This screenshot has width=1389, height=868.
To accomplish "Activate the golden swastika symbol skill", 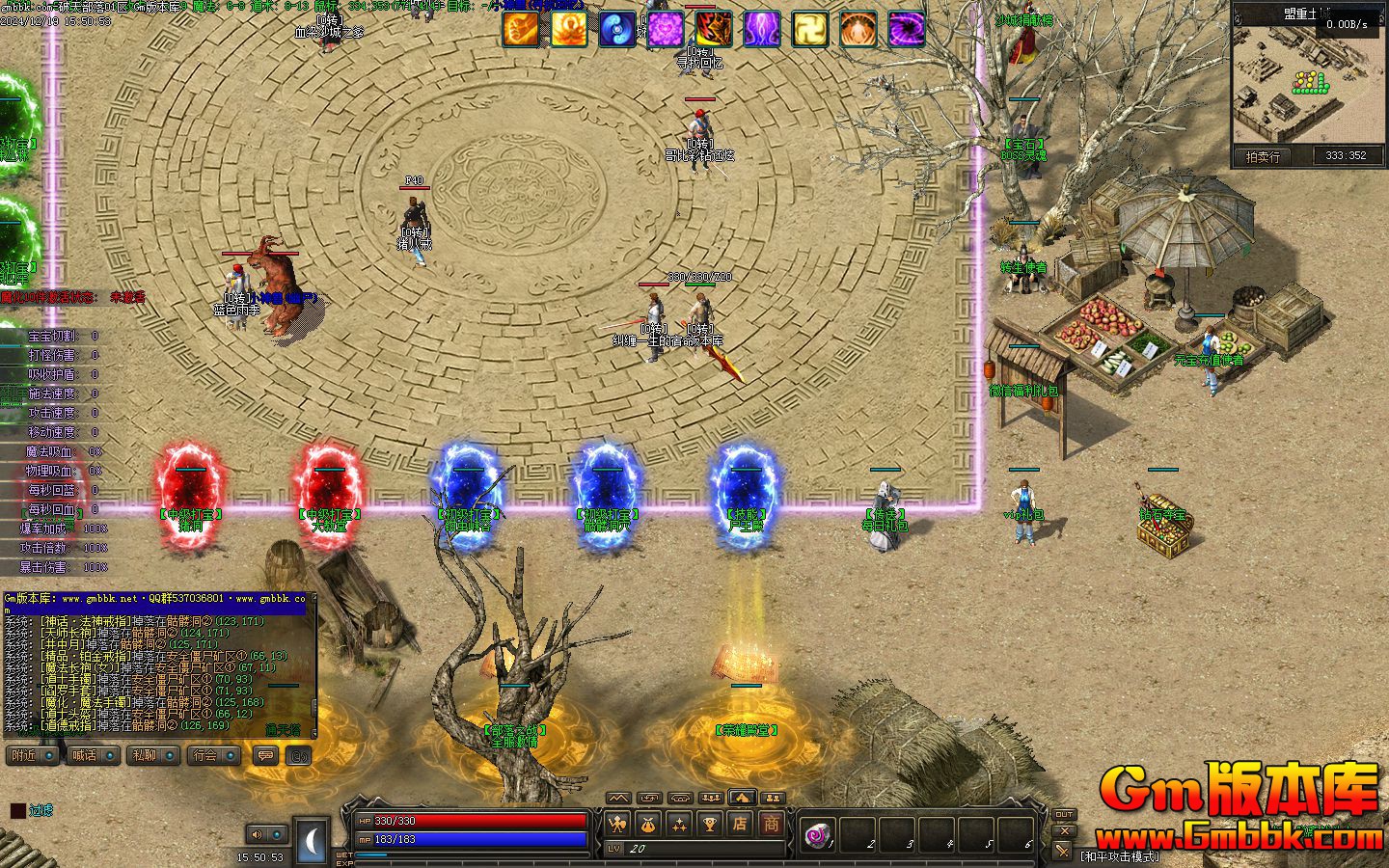I will [810, 29].
